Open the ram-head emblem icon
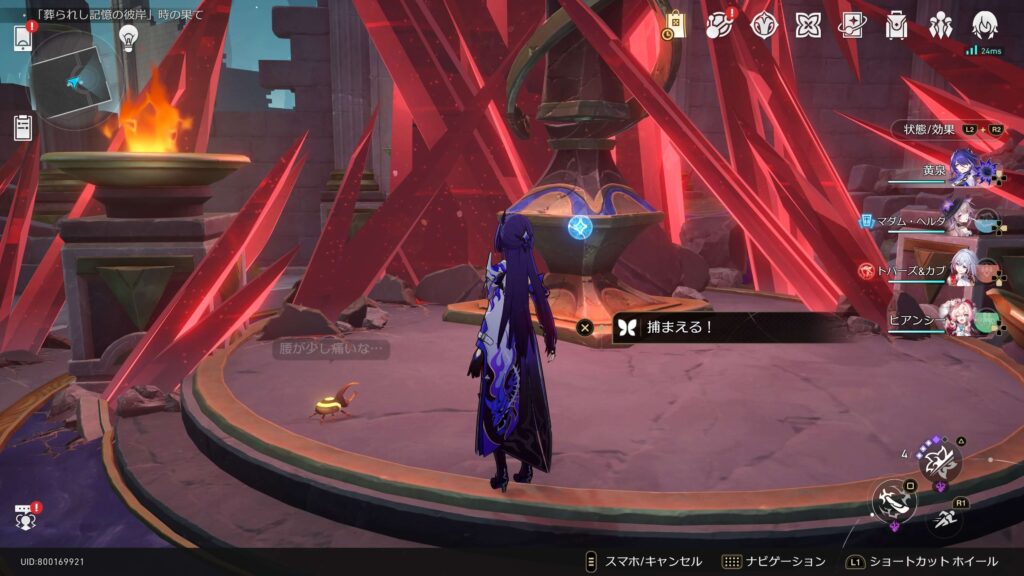 (764, 25)
